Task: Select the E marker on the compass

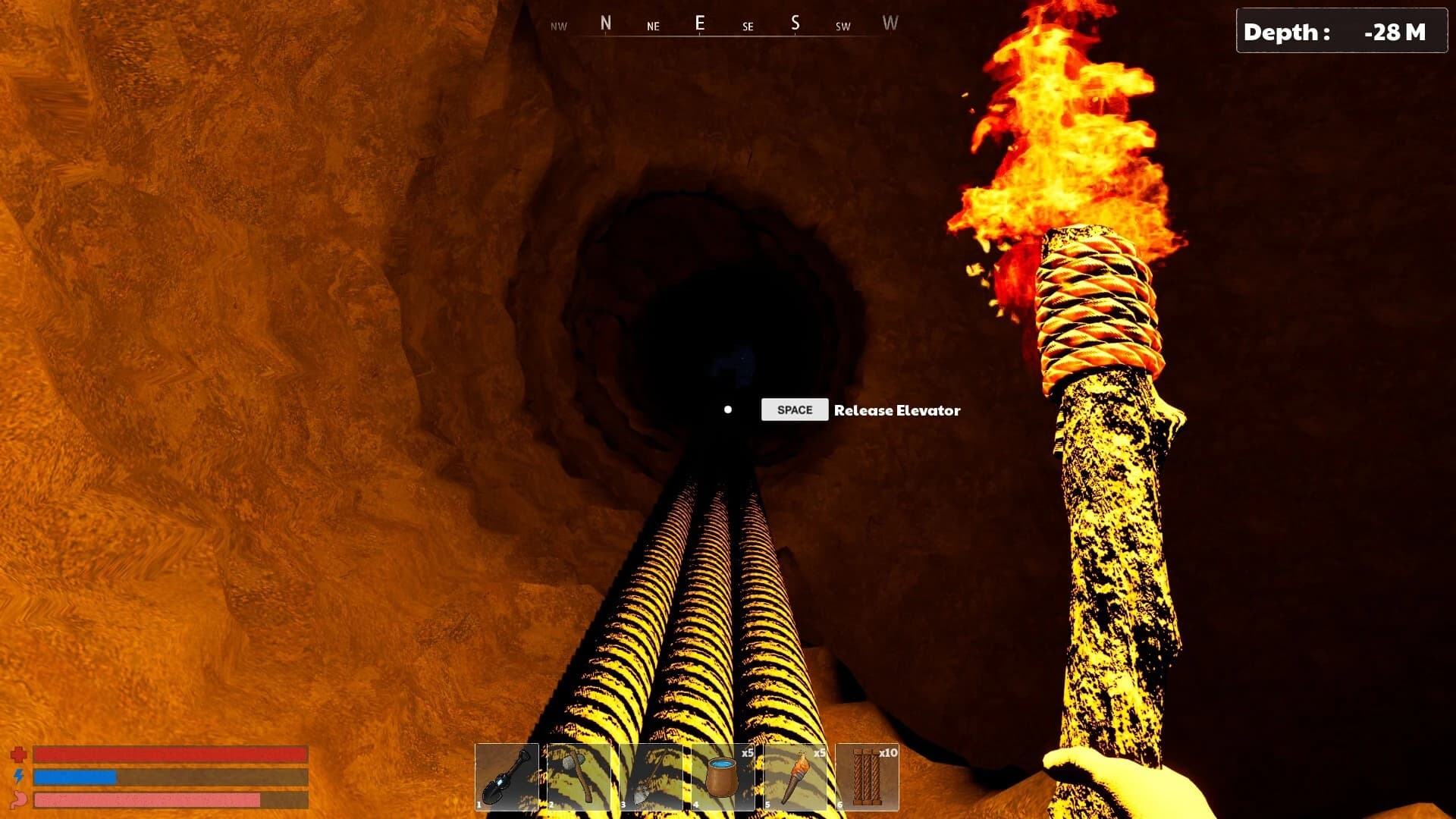Action: (x=701, y=24)
